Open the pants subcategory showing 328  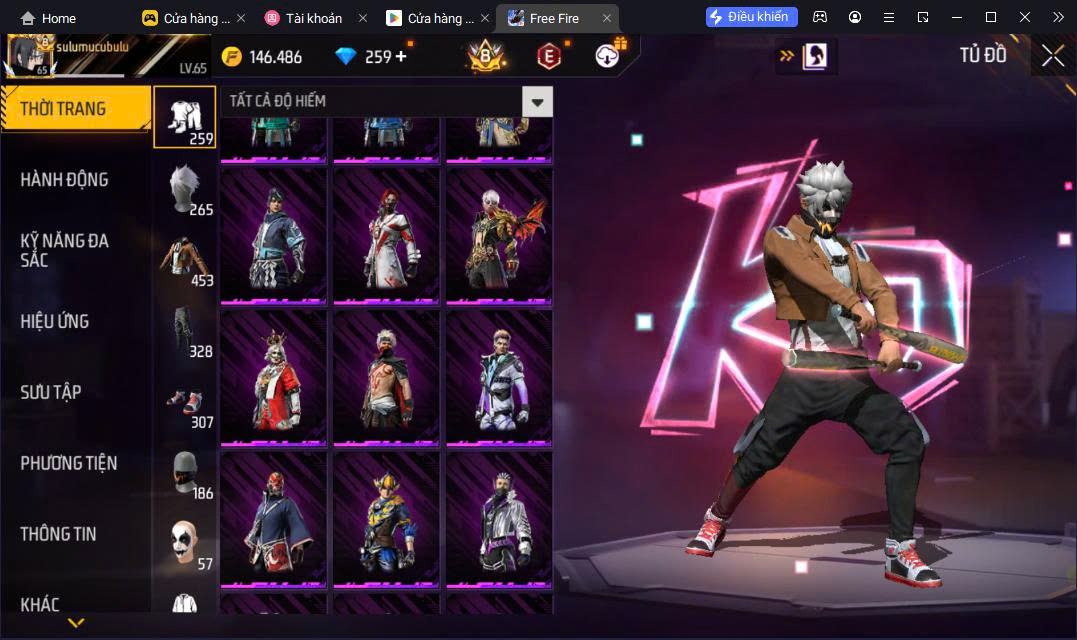pos(184,330)
